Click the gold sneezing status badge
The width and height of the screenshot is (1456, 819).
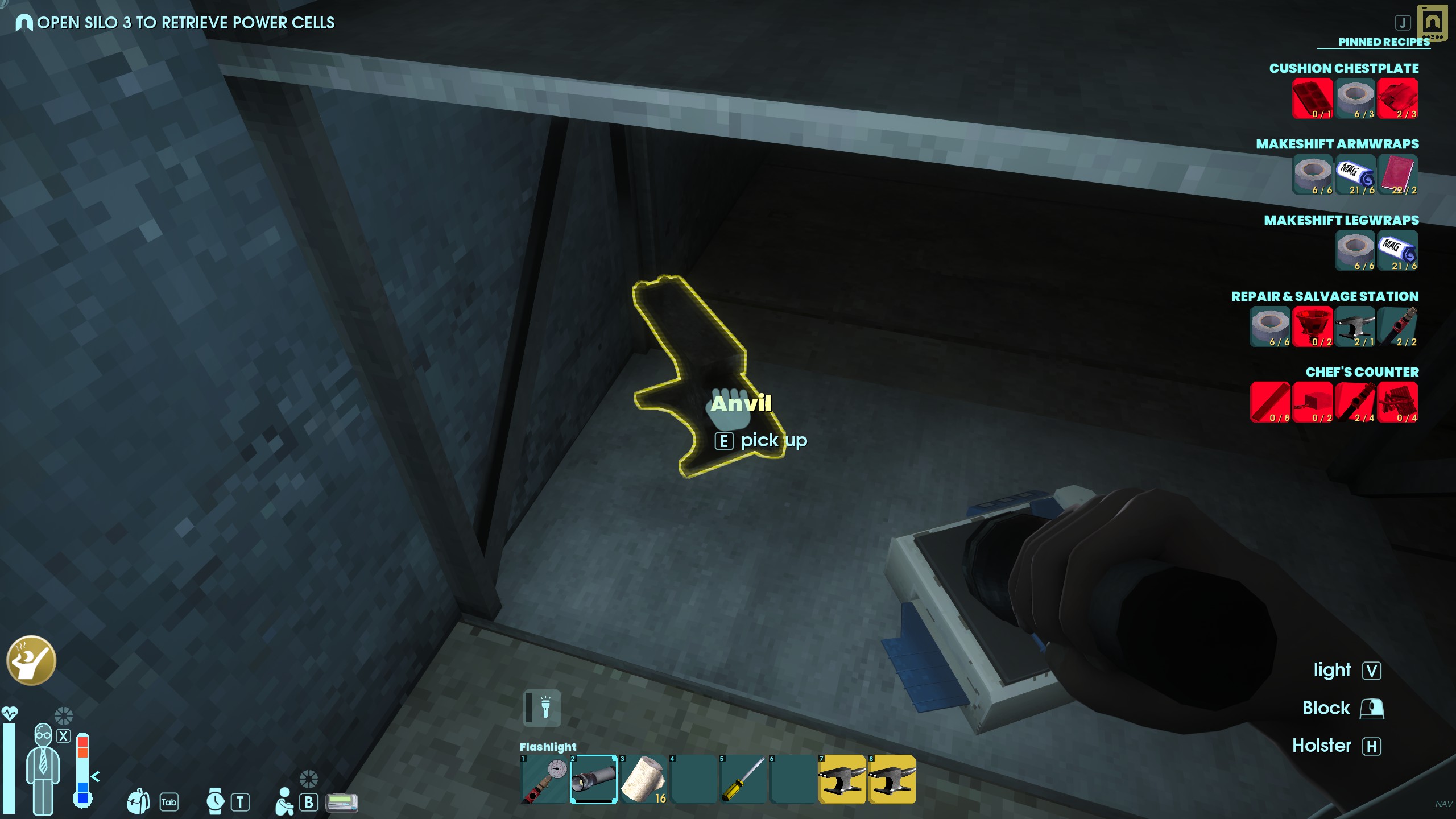(x=31, y=660)
